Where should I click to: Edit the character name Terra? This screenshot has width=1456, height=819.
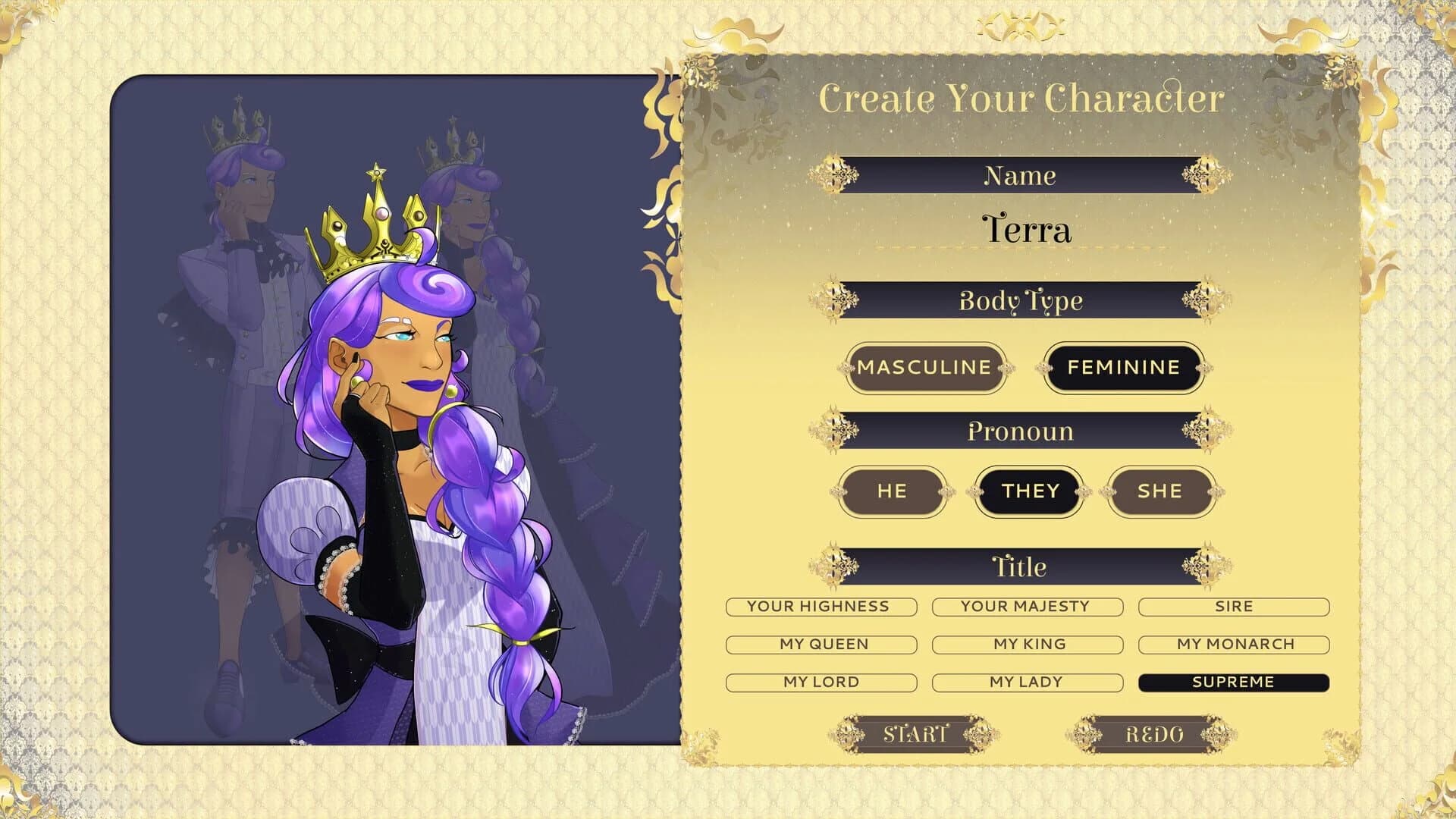(1027, 230)
